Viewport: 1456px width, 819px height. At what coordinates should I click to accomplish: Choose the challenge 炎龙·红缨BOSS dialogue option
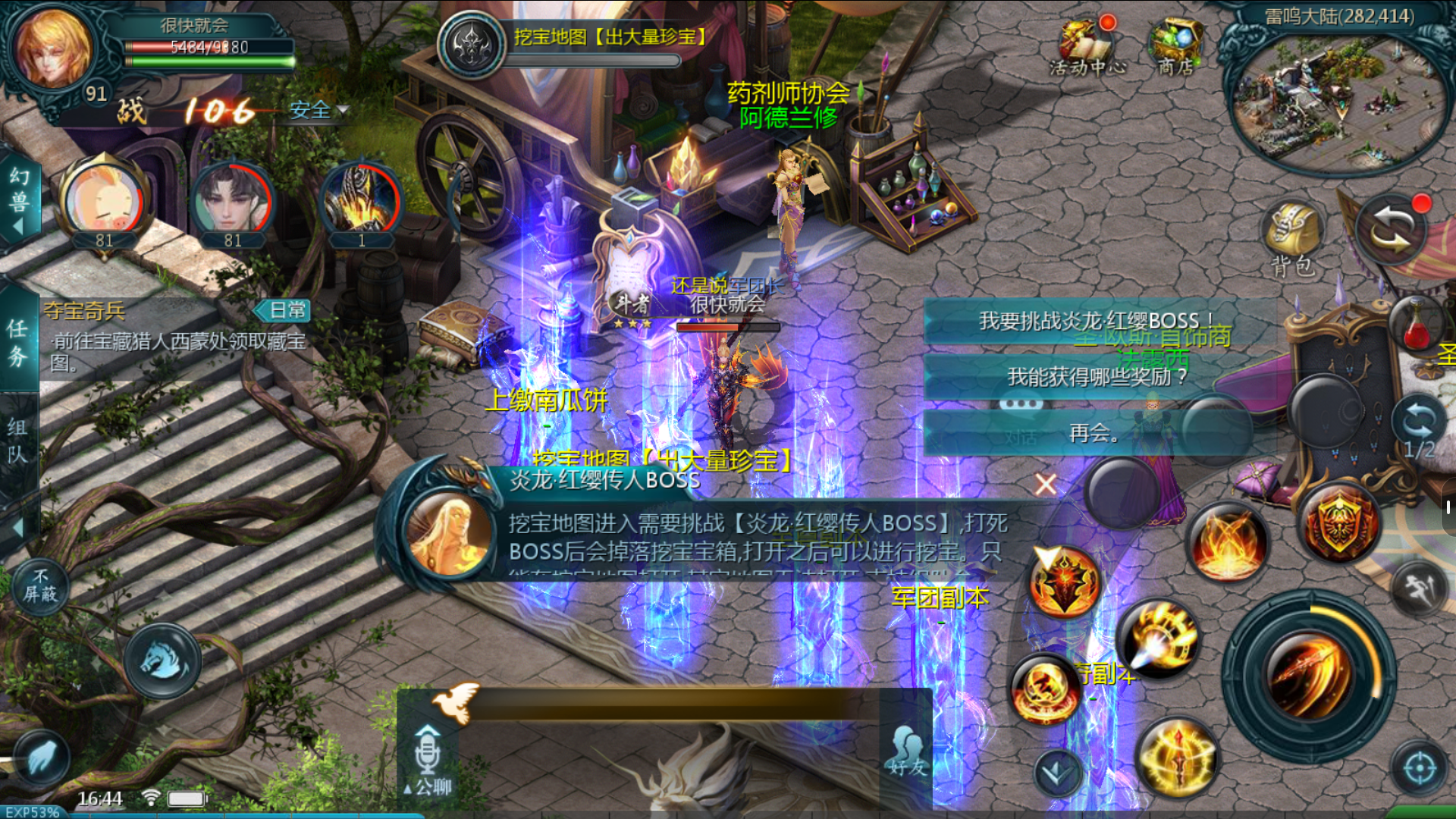coord(1097,322)
